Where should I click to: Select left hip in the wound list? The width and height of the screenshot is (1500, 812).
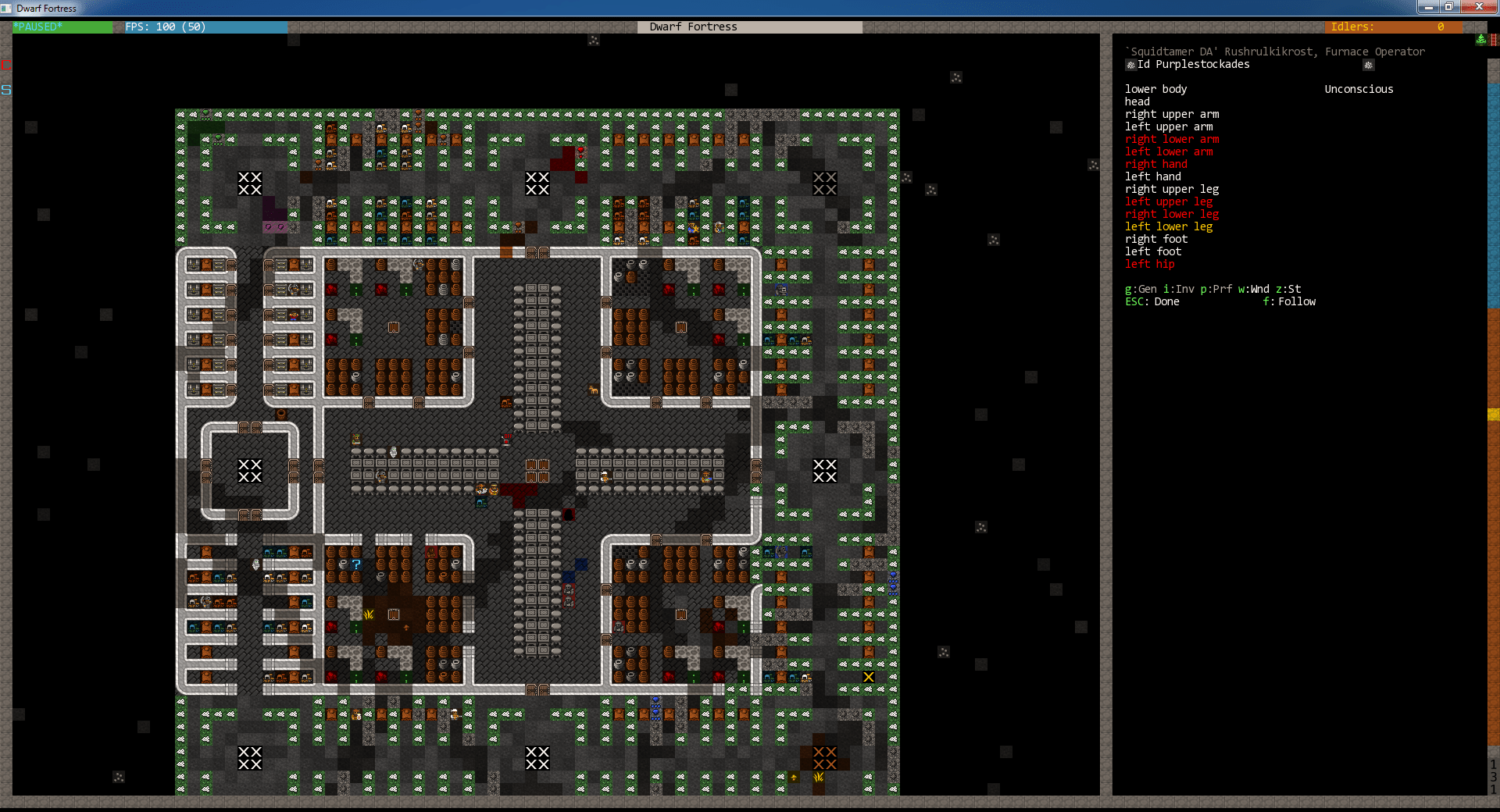coord(1149,264)
